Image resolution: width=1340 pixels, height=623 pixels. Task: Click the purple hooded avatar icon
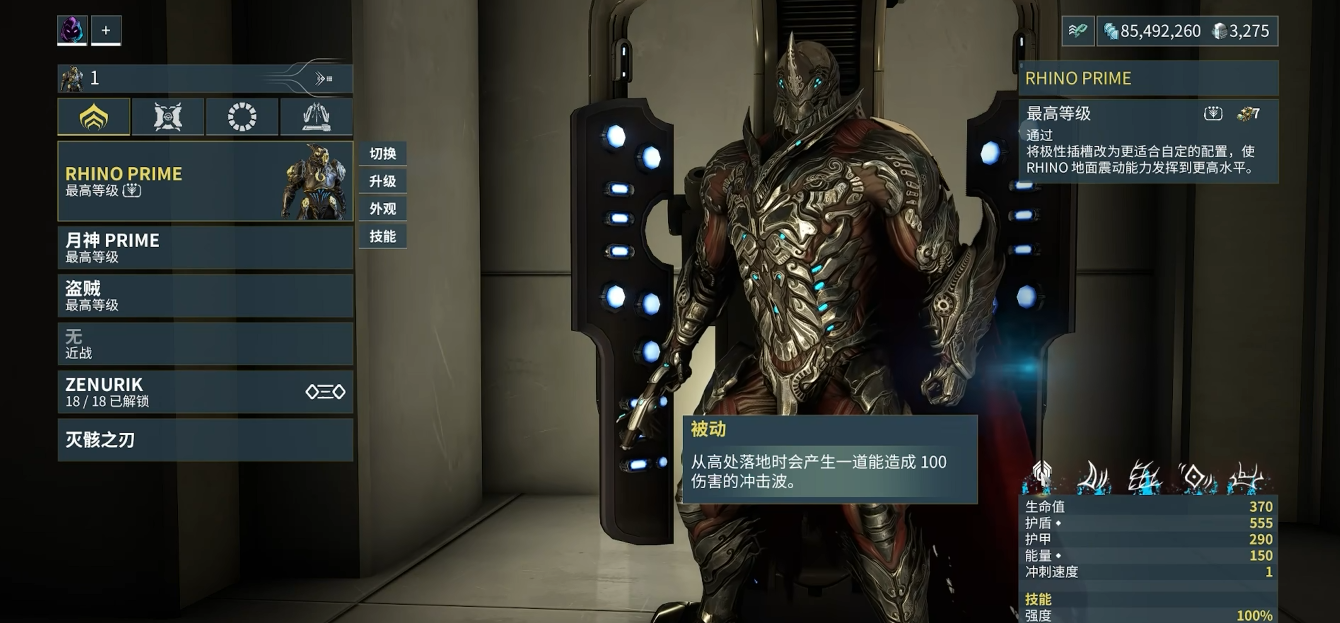(72, 30)
